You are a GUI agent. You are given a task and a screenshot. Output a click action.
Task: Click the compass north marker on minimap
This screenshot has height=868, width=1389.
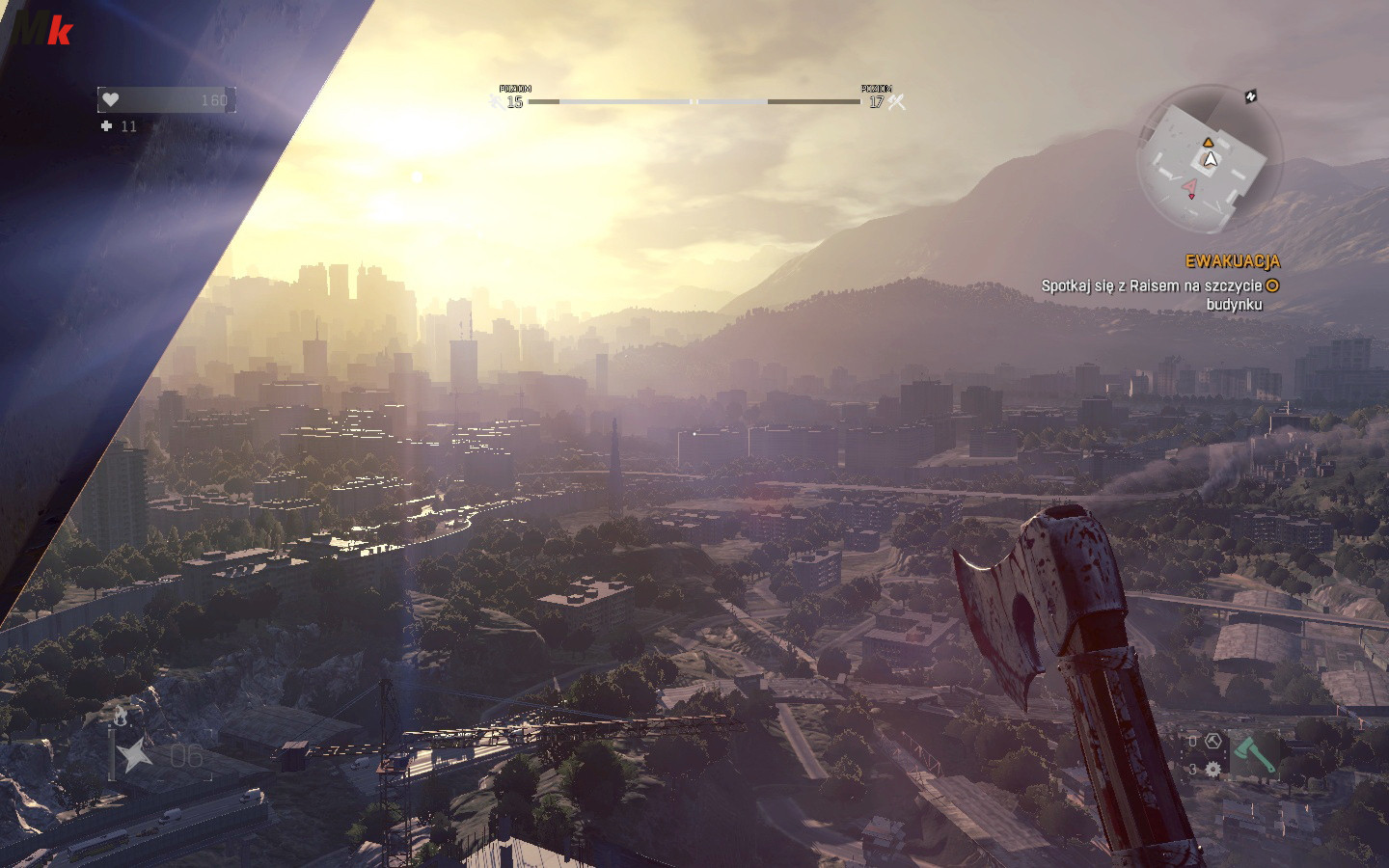tap(1250, 96)
